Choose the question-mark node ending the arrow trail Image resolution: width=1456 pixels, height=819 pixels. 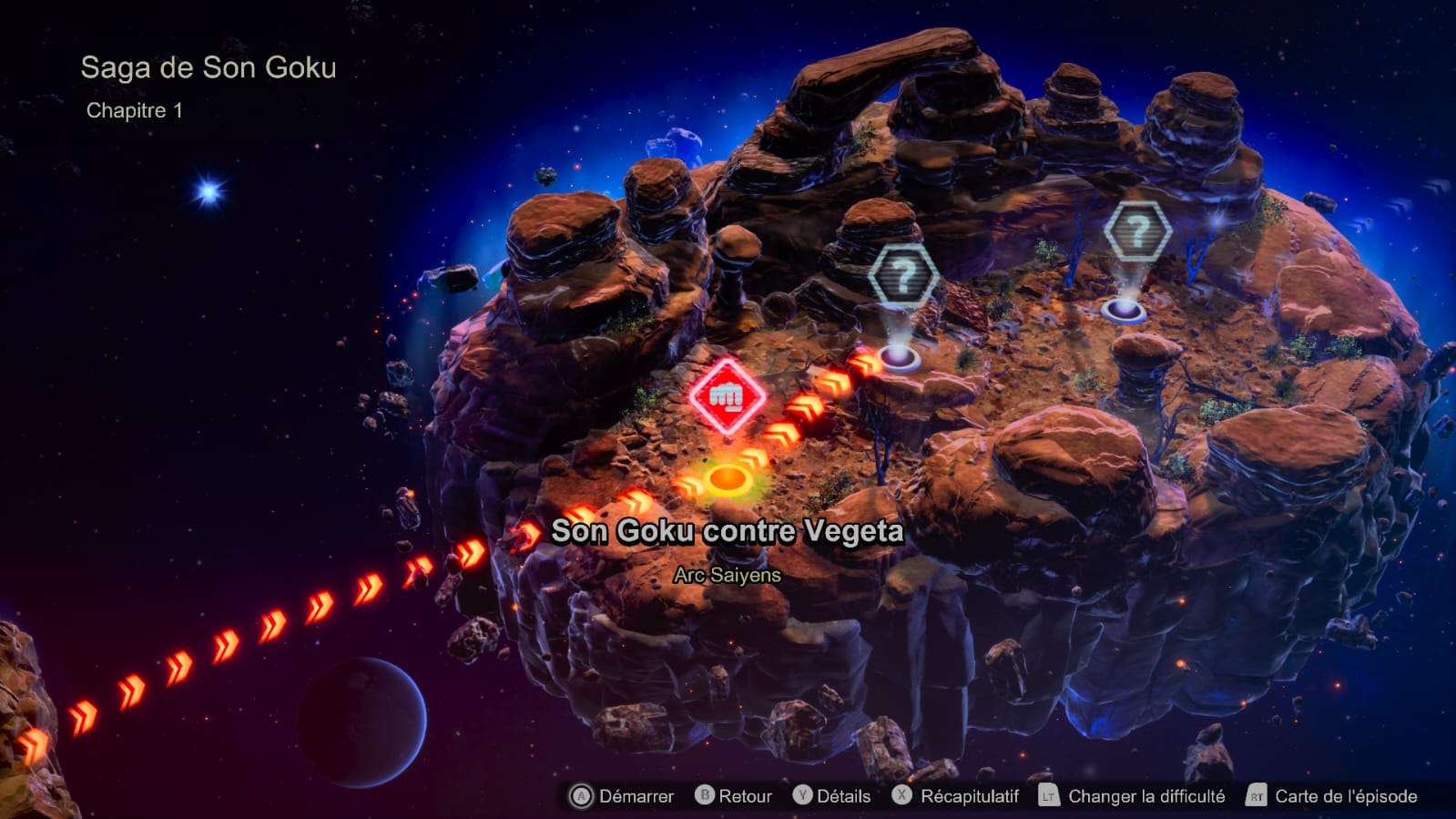pyautogui.click(x=901, y=276)
